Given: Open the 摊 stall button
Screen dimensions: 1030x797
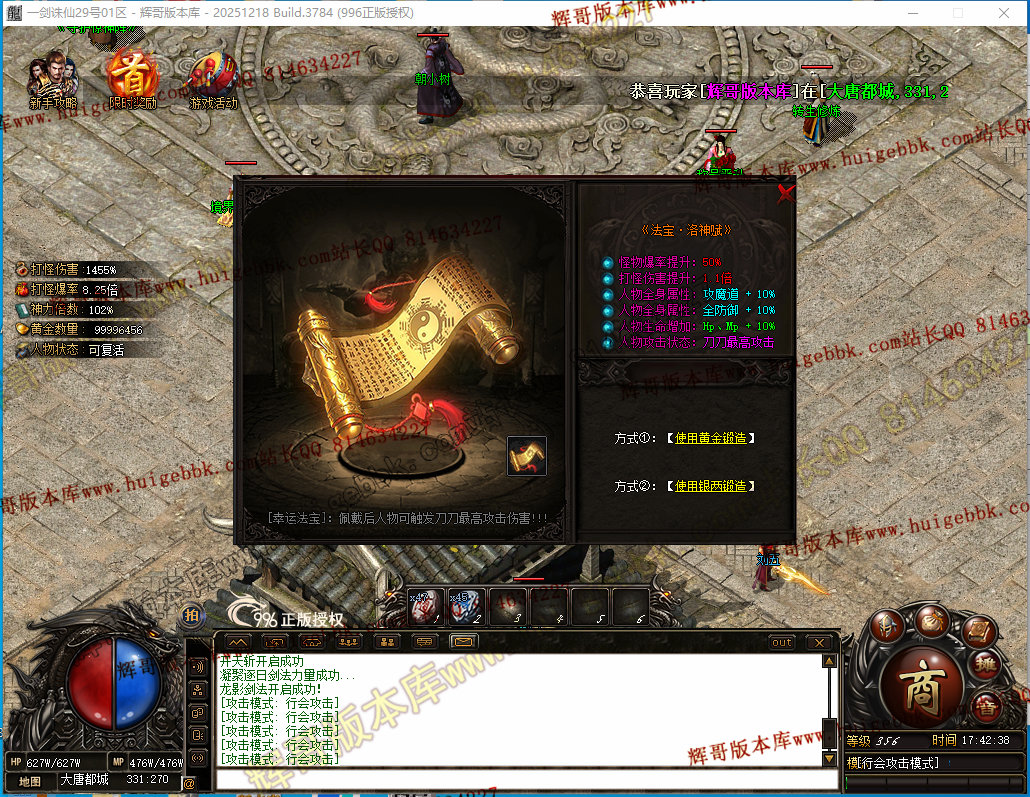Looking at the screenshot, I should 985,663.
